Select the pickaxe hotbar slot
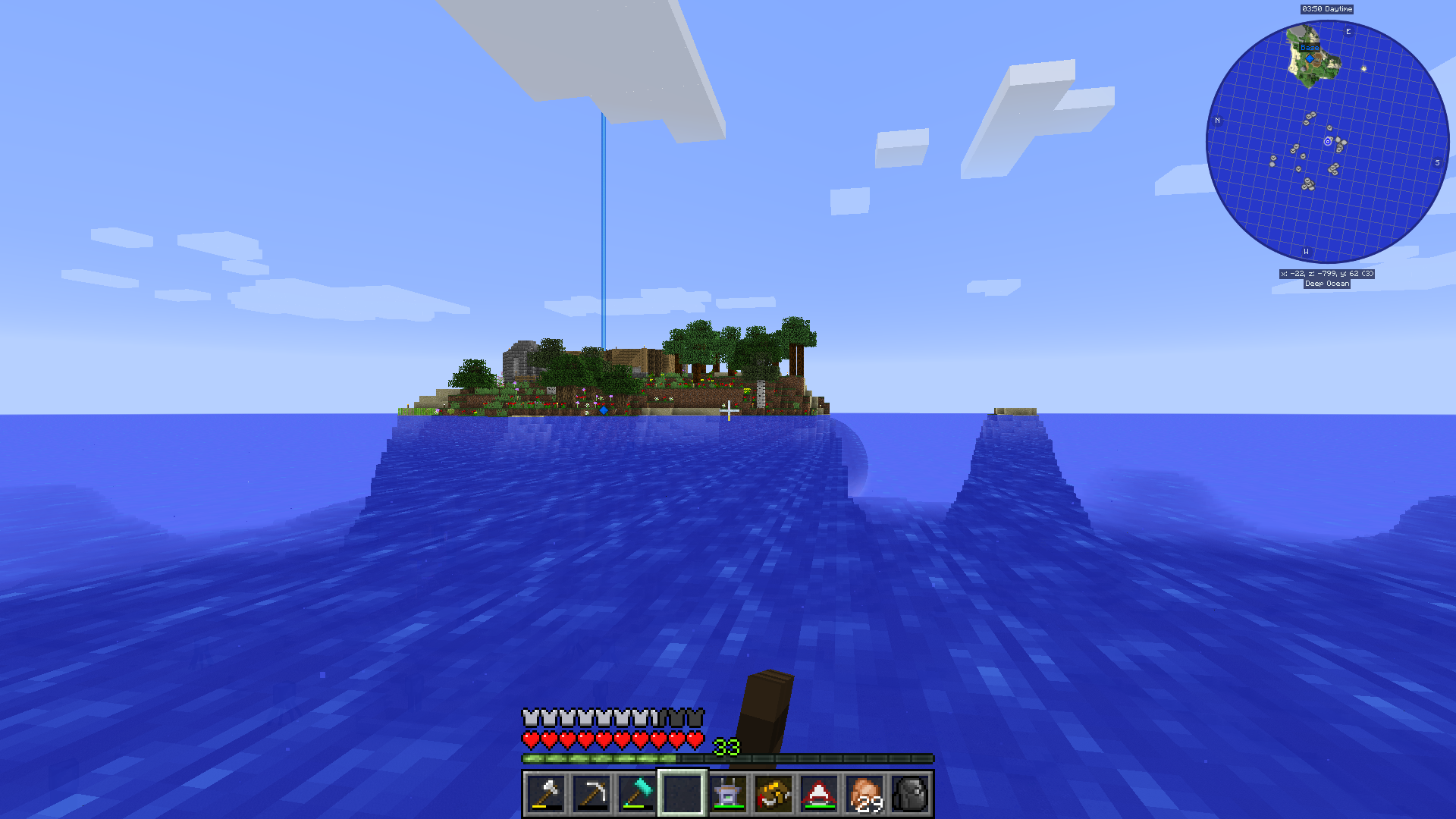Screen dimensions: 1456x819 pyautogui.click(x=591, y=794)
